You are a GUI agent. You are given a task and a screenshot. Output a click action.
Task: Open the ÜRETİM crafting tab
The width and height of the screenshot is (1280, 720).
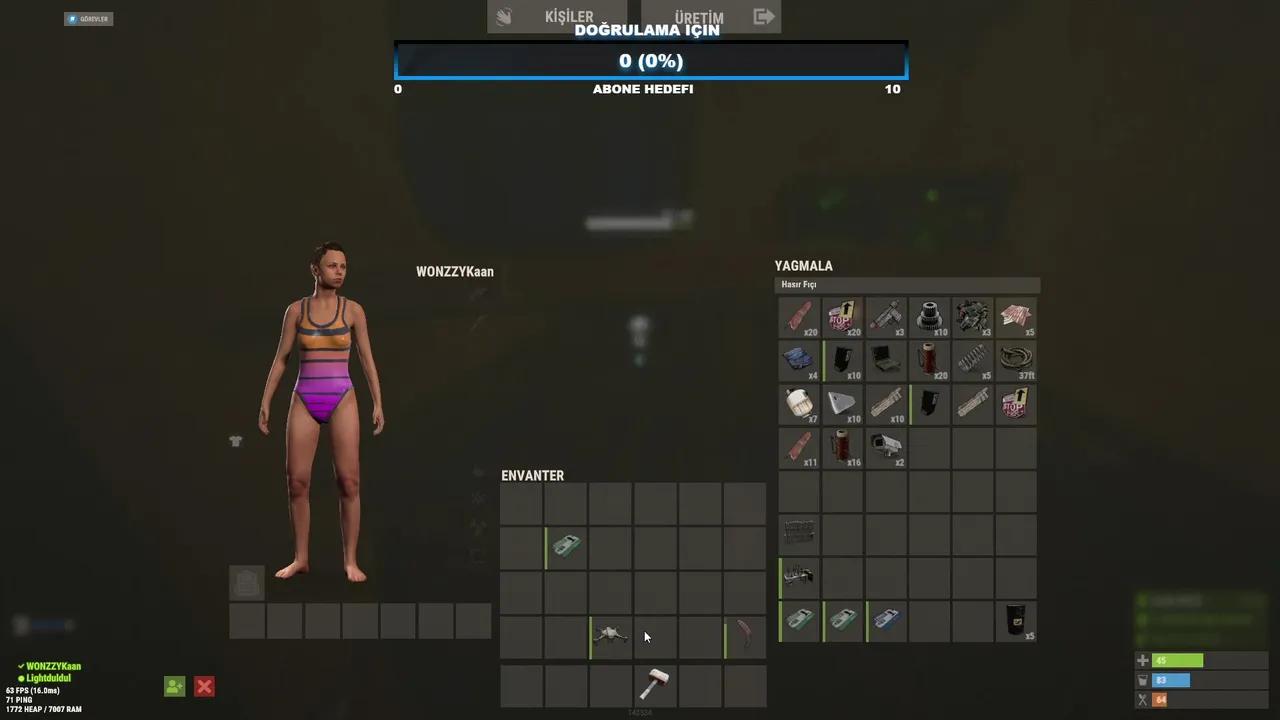coord(700,16)
